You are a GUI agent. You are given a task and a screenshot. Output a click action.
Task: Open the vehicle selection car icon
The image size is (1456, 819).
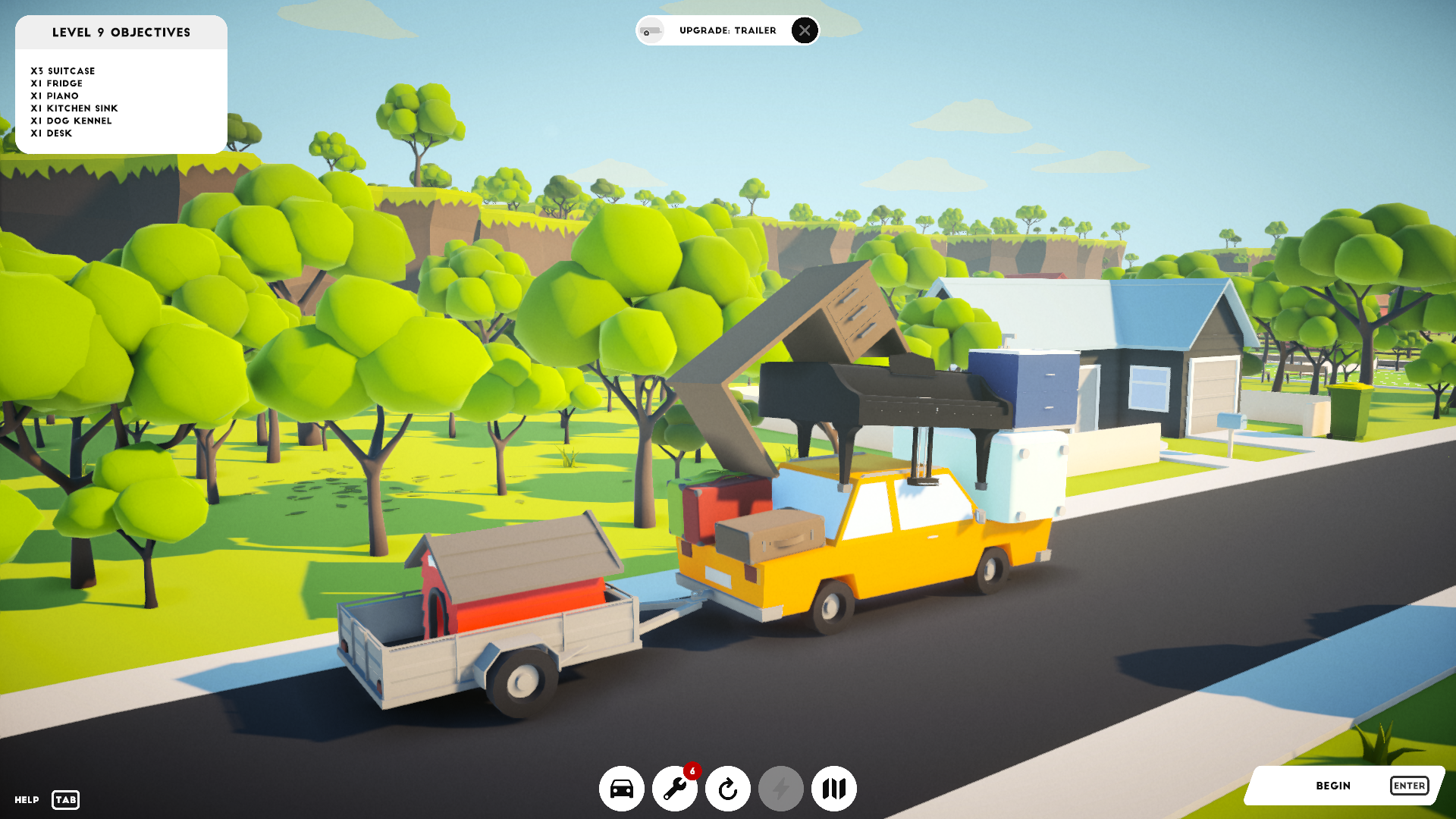622,789
